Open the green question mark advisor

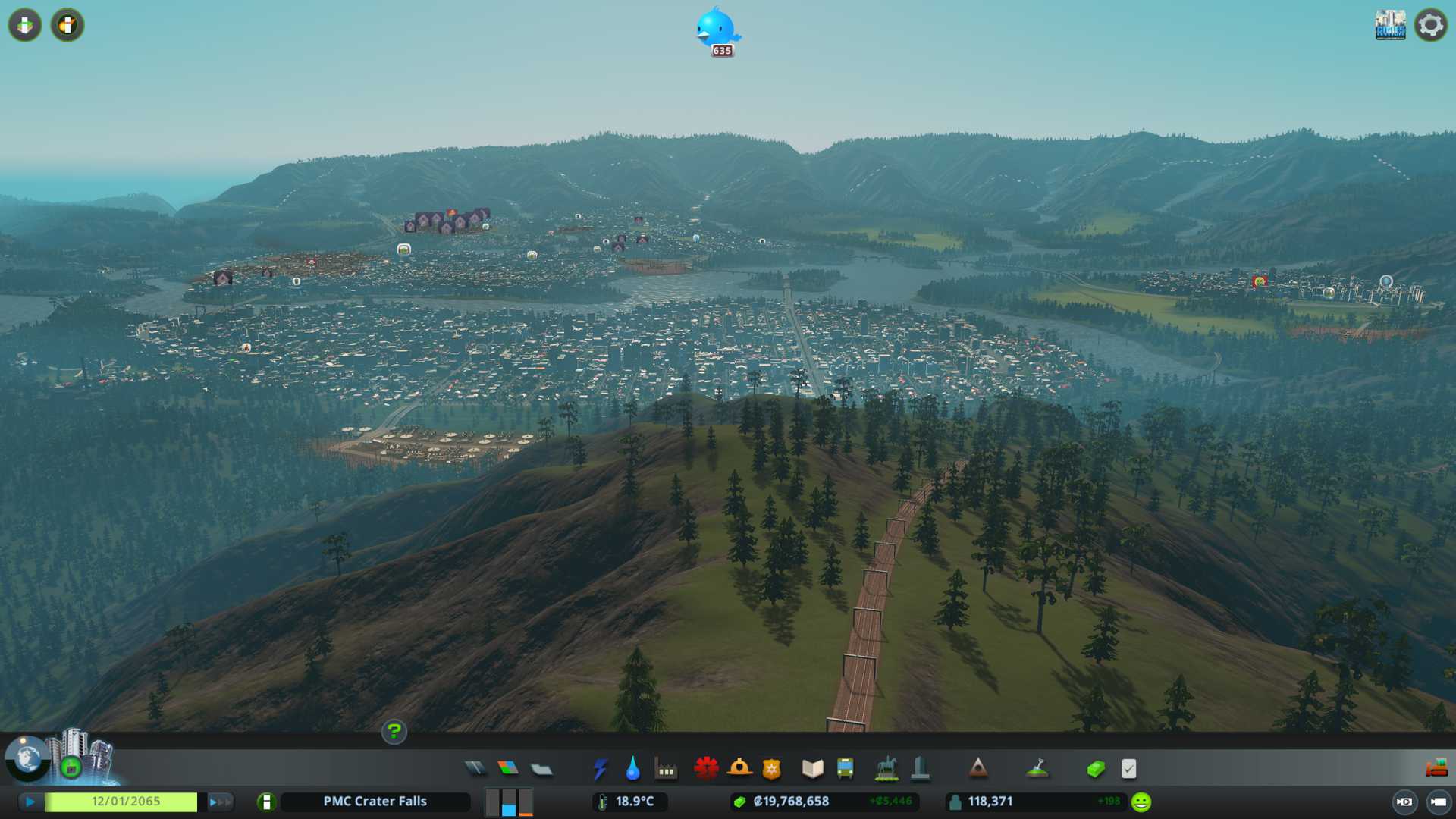point(394,732)
